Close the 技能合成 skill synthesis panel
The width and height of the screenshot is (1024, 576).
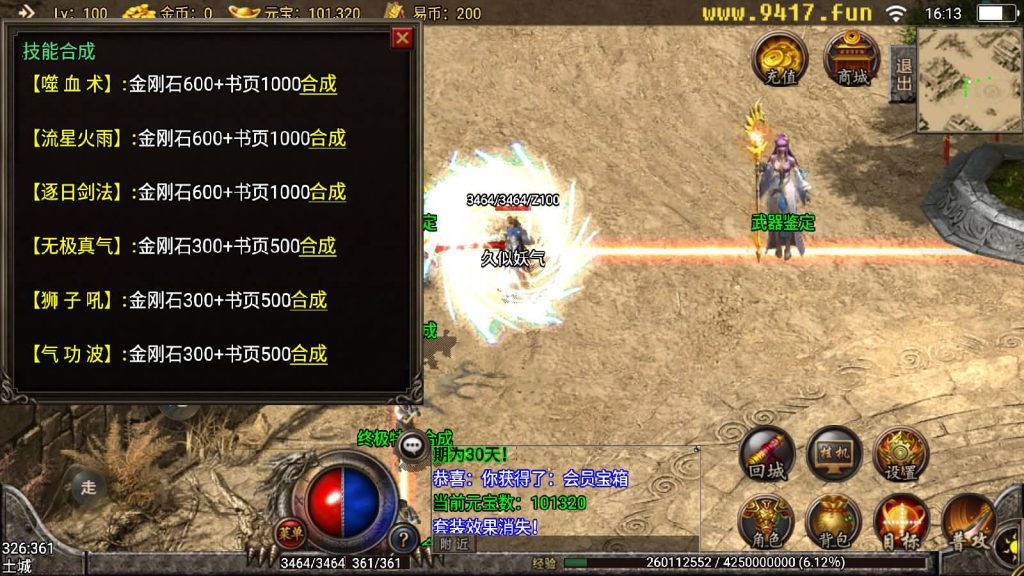pos(402,38)
